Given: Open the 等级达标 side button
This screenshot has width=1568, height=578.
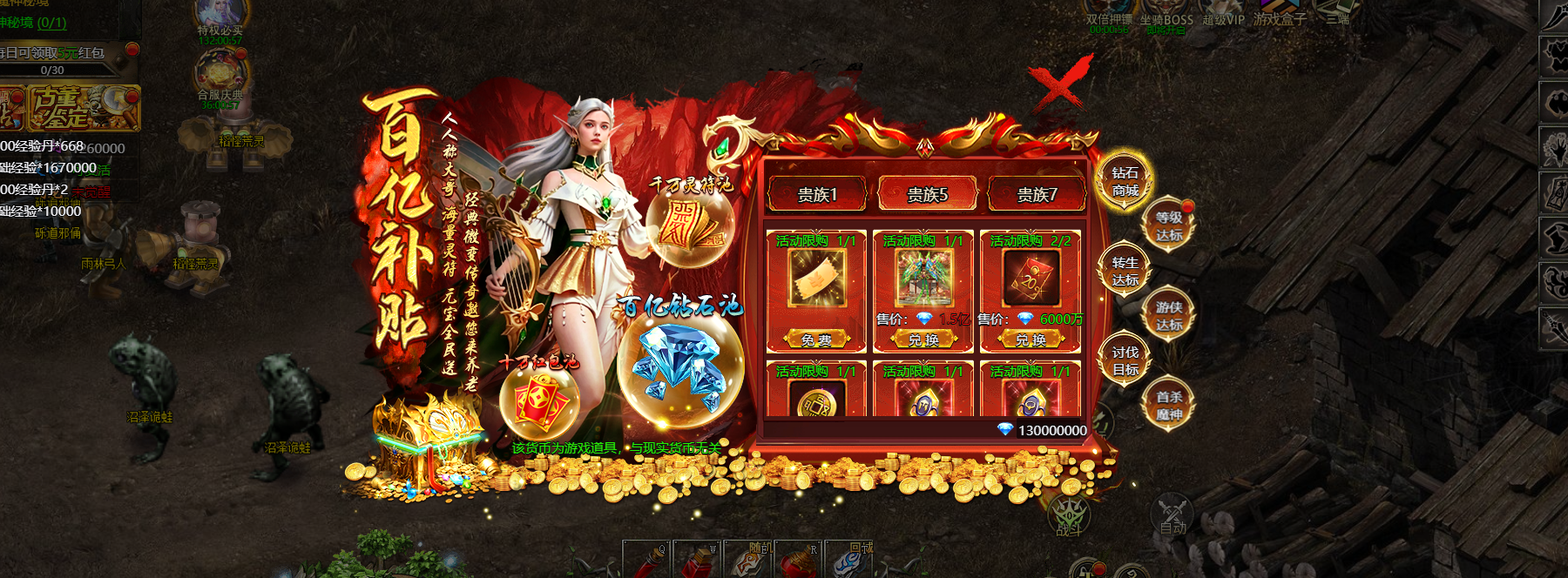Looking at the screenshot, I should coord(1169,226).
